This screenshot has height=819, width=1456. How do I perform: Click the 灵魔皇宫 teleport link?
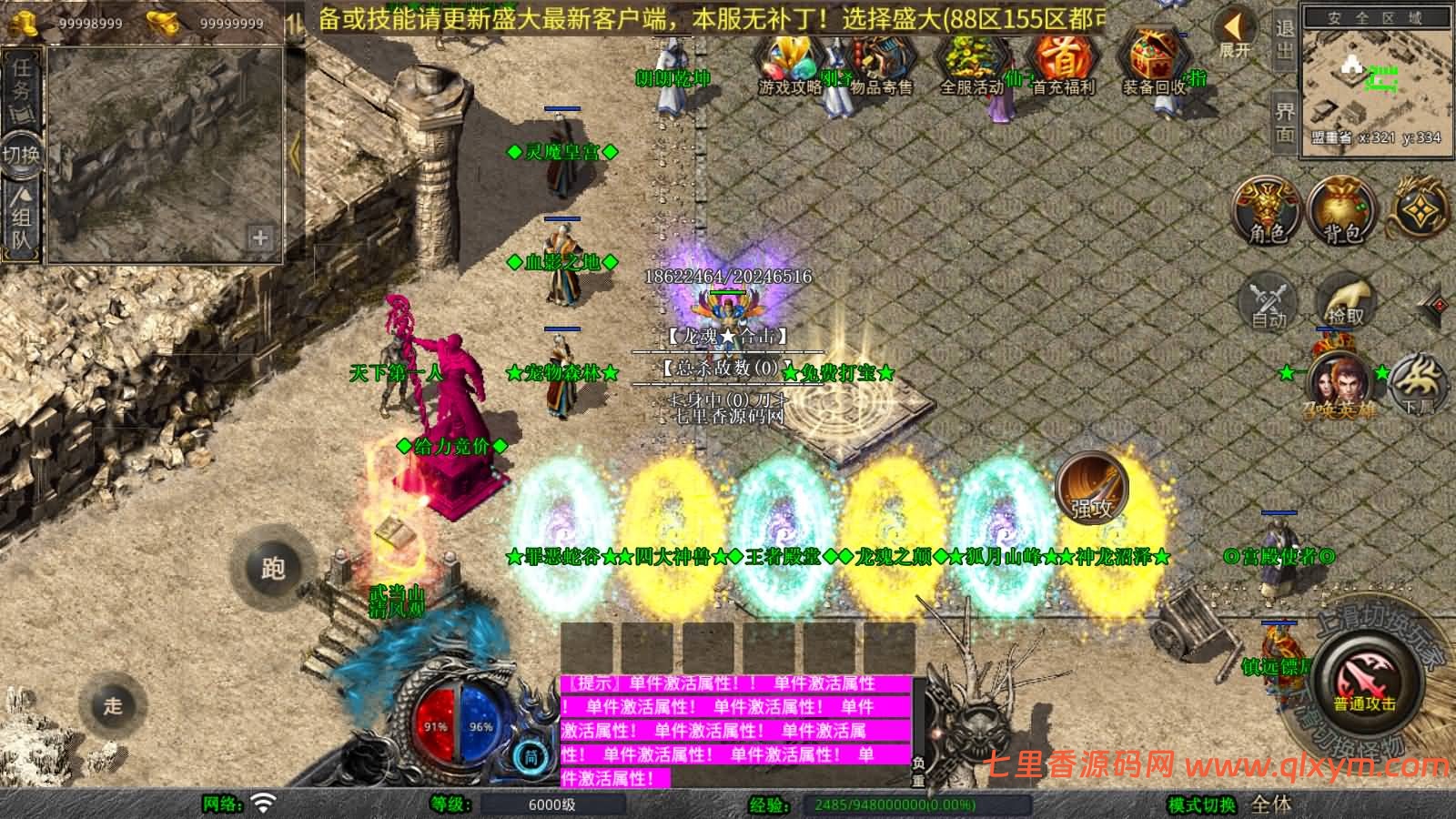click(561, 152)
